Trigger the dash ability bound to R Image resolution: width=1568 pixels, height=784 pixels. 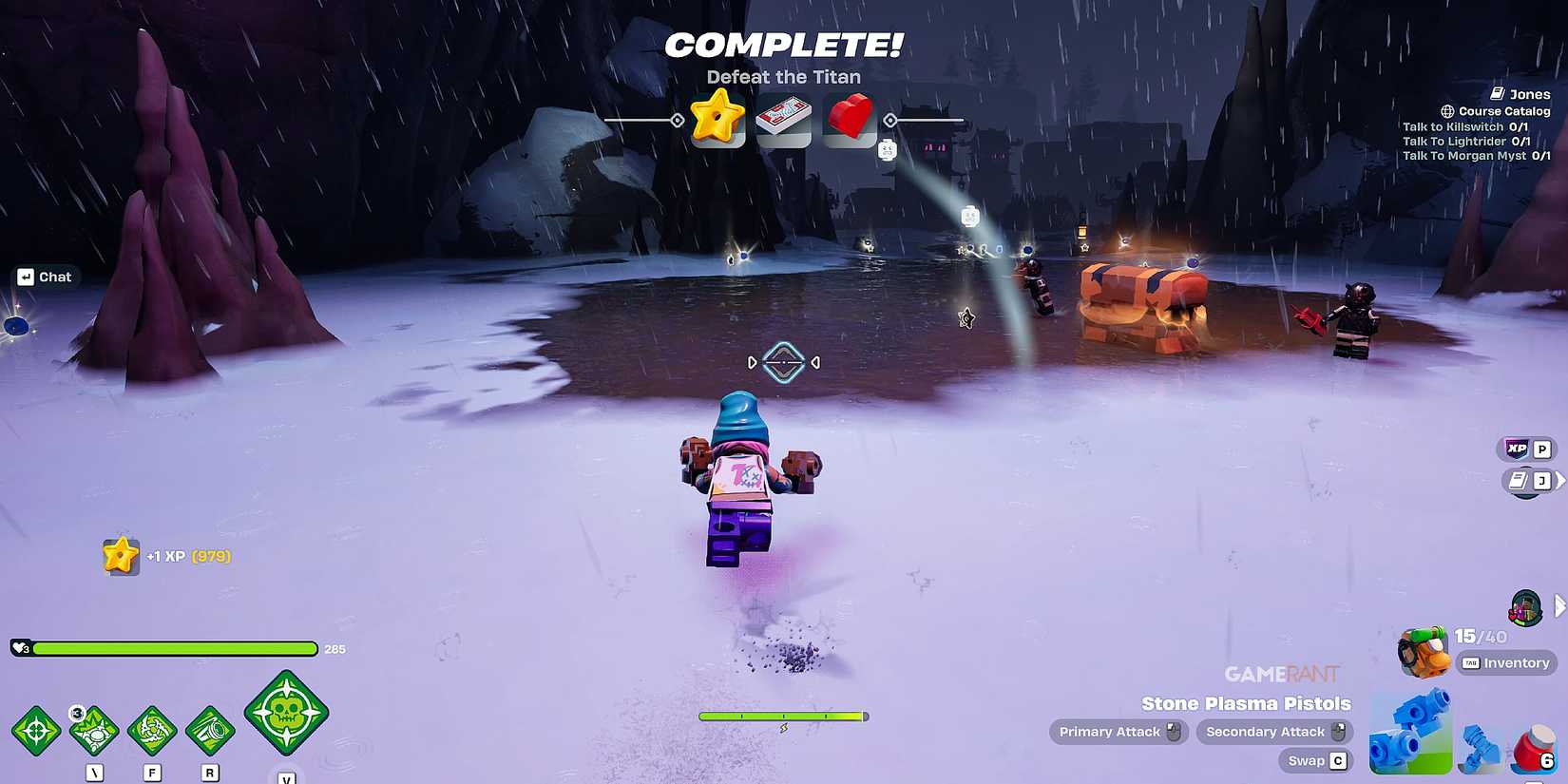(x=210, y=732)
